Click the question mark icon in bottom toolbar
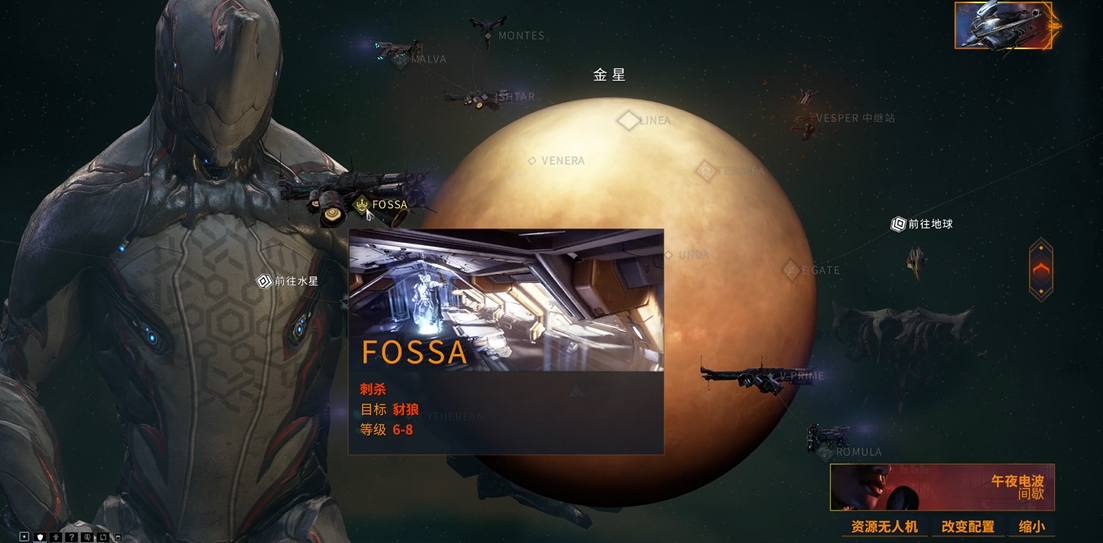 [x=72, y=537]
